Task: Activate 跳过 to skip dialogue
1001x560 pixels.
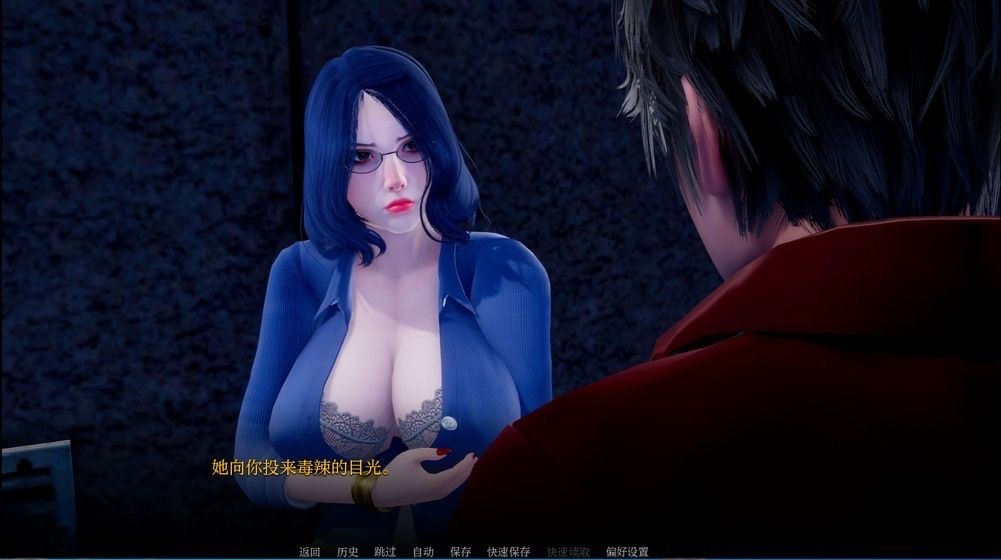Action: [385, 551]
